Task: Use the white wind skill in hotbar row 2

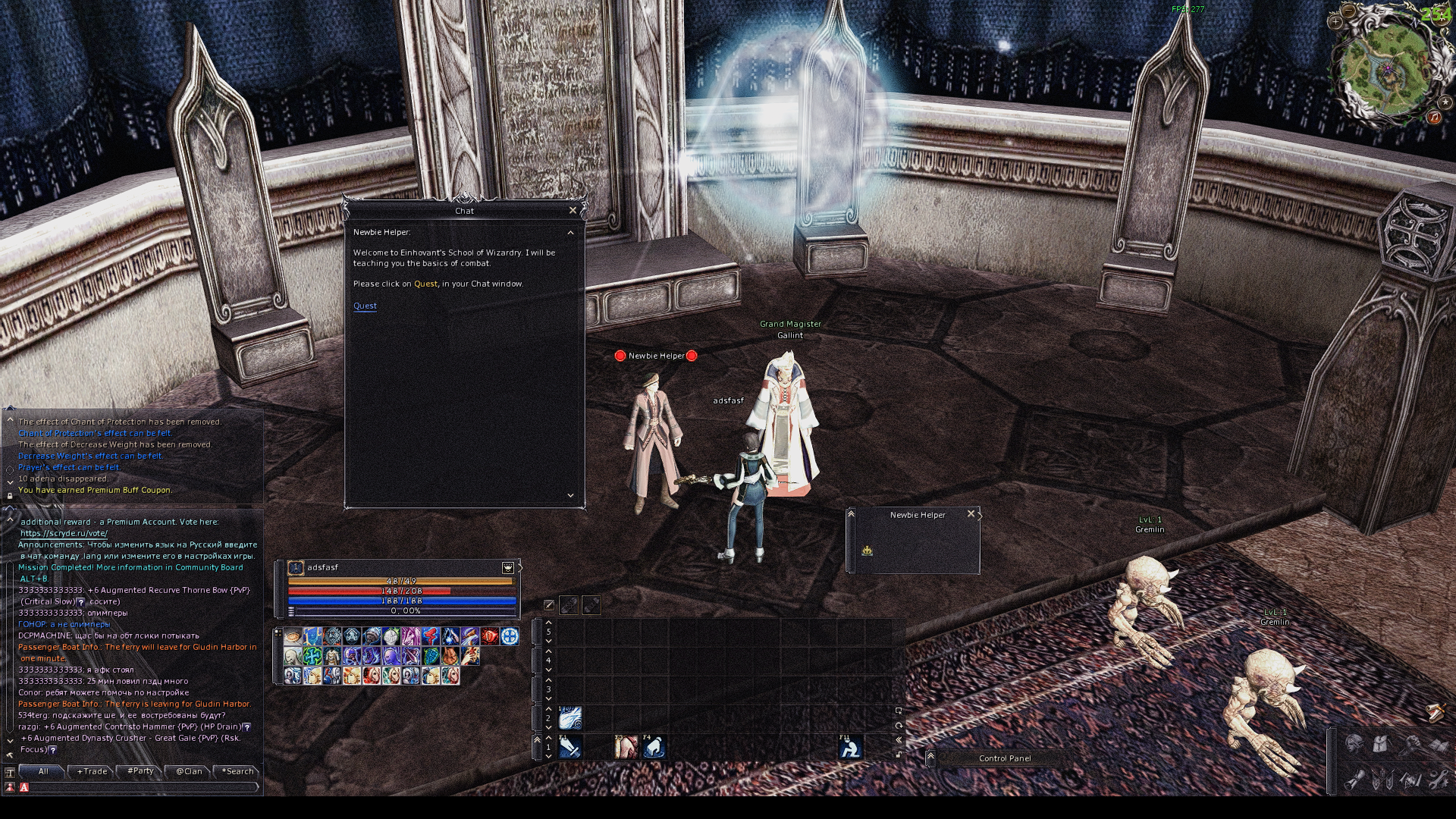Action: (570, 717)
